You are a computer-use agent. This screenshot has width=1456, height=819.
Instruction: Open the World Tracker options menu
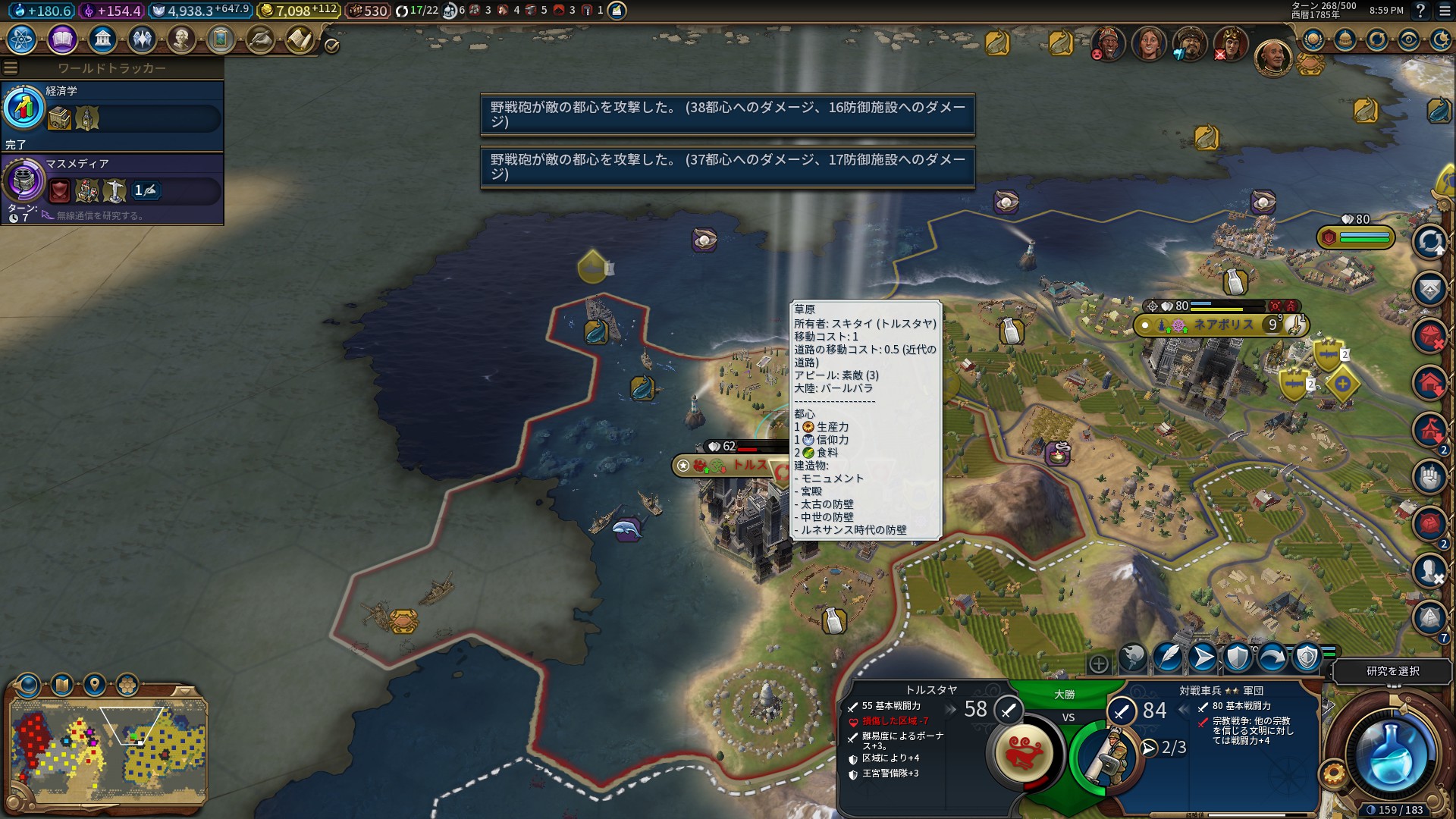pos(11,68)
